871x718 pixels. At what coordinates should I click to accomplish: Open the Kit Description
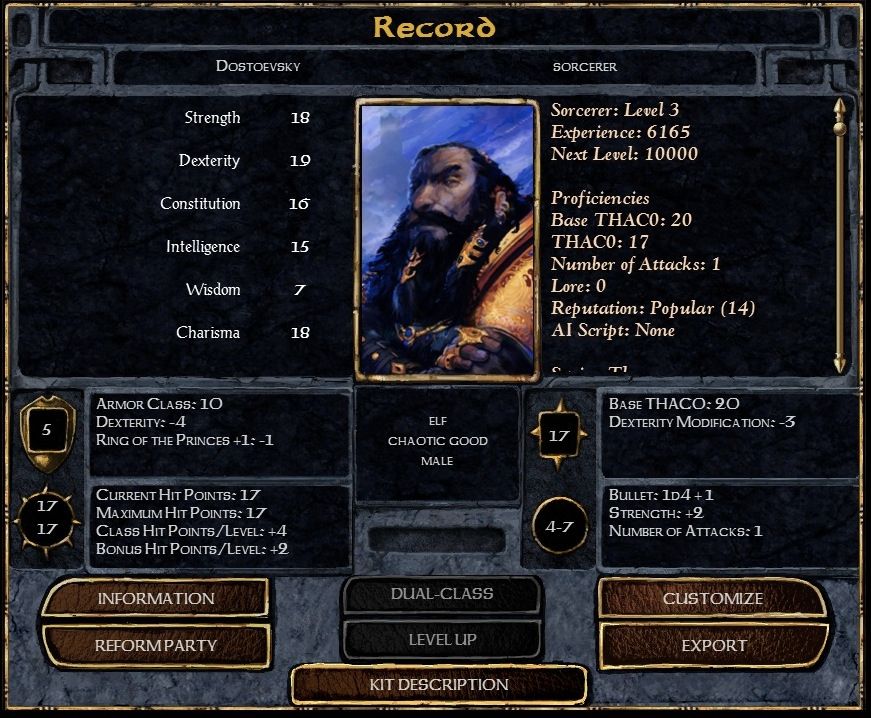coord(439,685)
